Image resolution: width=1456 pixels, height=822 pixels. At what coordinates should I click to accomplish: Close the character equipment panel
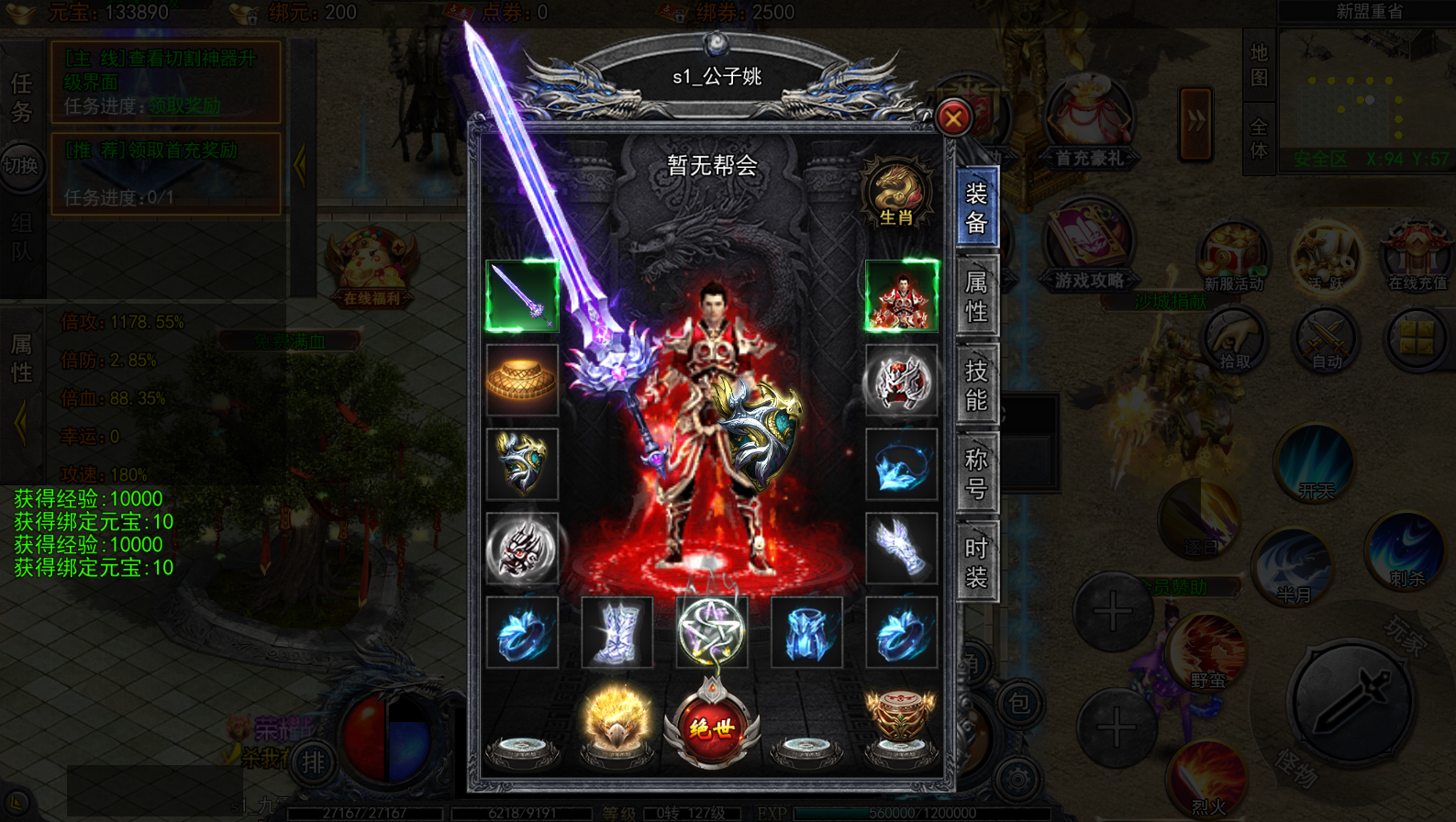[x=953, y=117]
